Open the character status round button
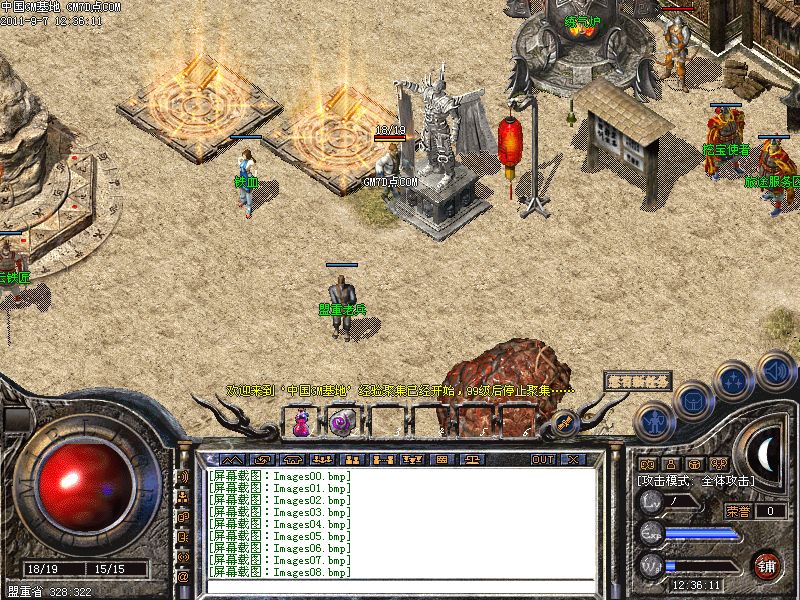This screenshot has height=600, width=800. coord(654,420)
